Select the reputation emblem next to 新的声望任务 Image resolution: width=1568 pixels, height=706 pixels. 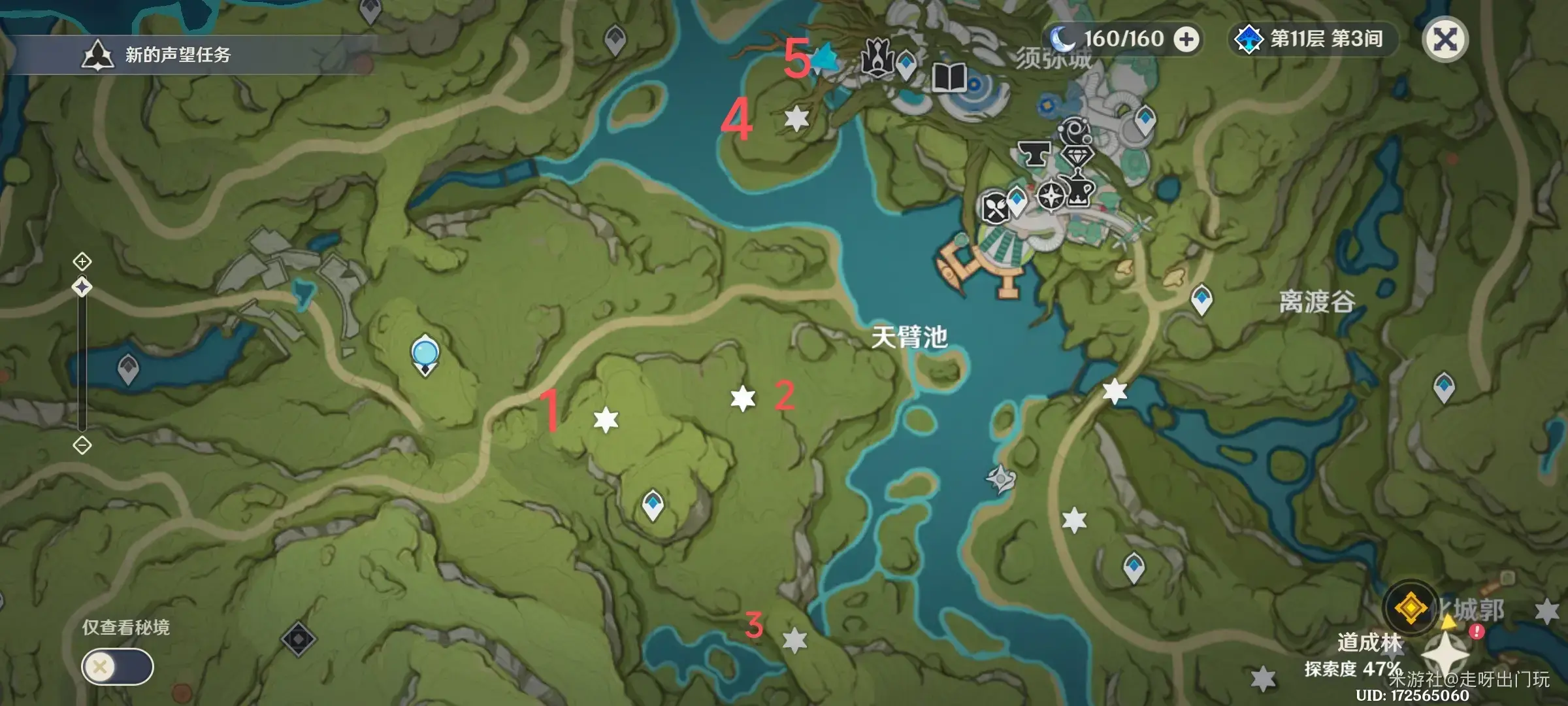coord(97,54)
